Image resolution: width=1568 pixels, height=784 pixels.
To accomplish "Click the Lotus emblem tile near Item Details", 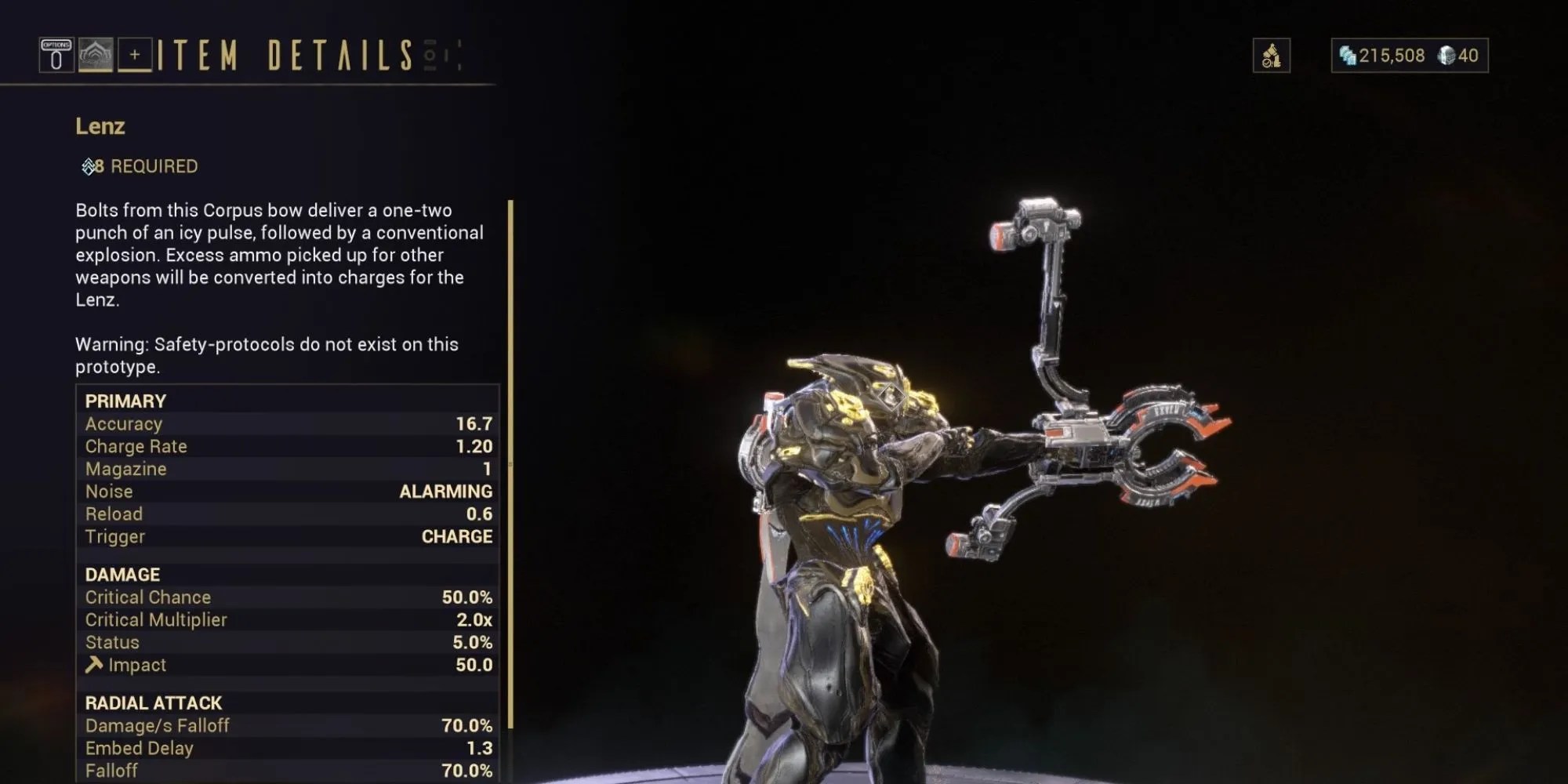I will pos(96,55).
